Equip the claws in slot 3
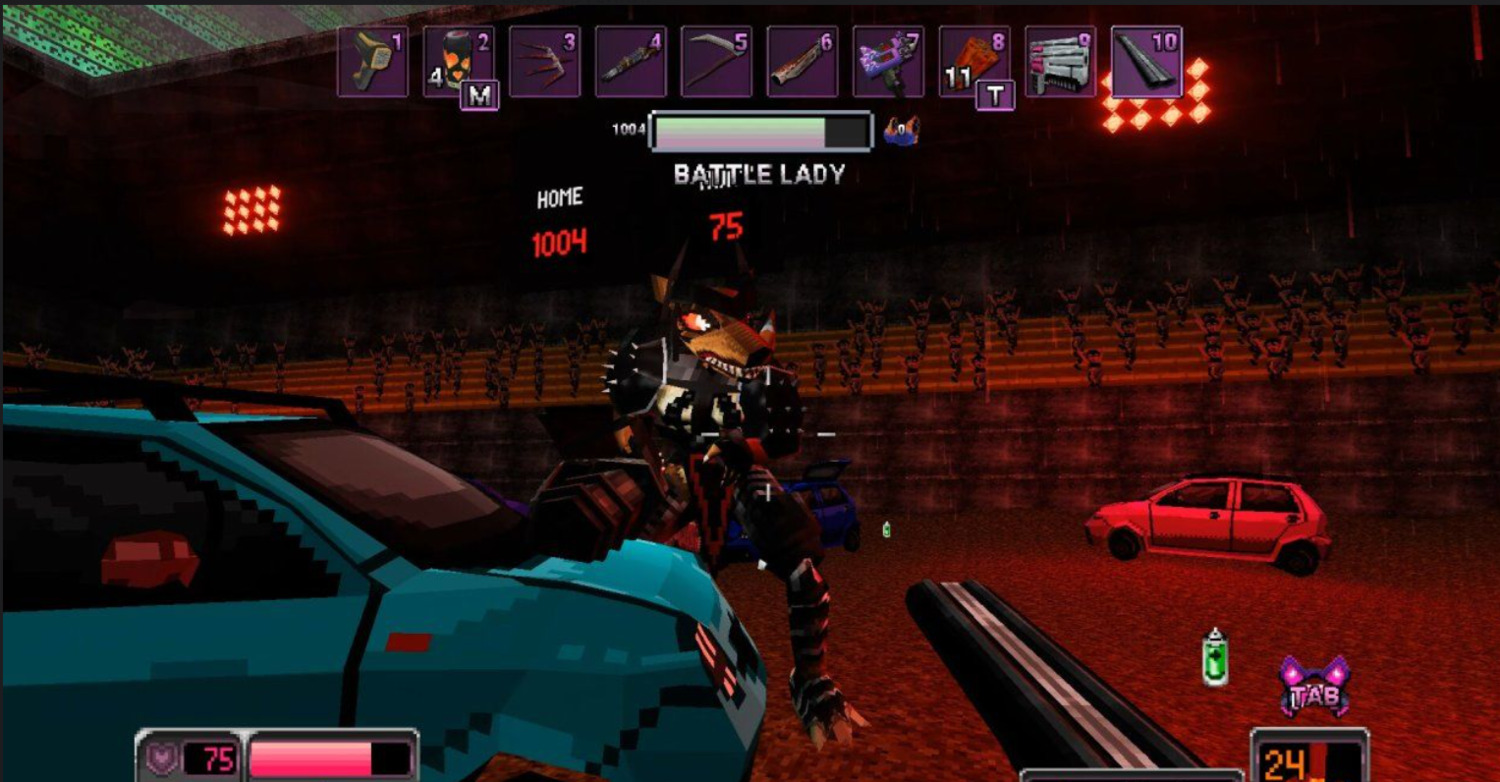This screenshot has height=782, width=1500. coord(544,62)
